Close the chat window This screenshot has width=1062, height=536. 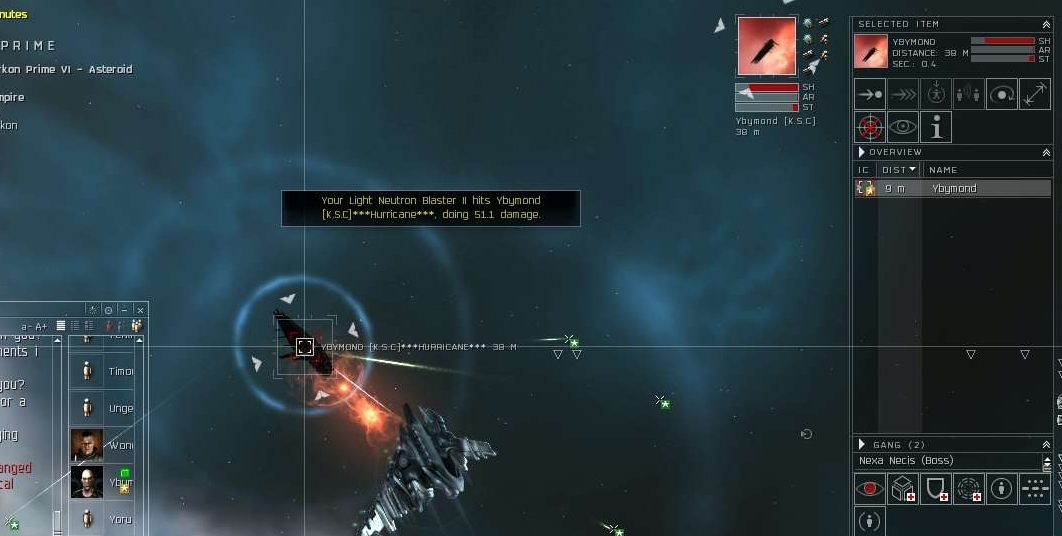coord(141,310)
